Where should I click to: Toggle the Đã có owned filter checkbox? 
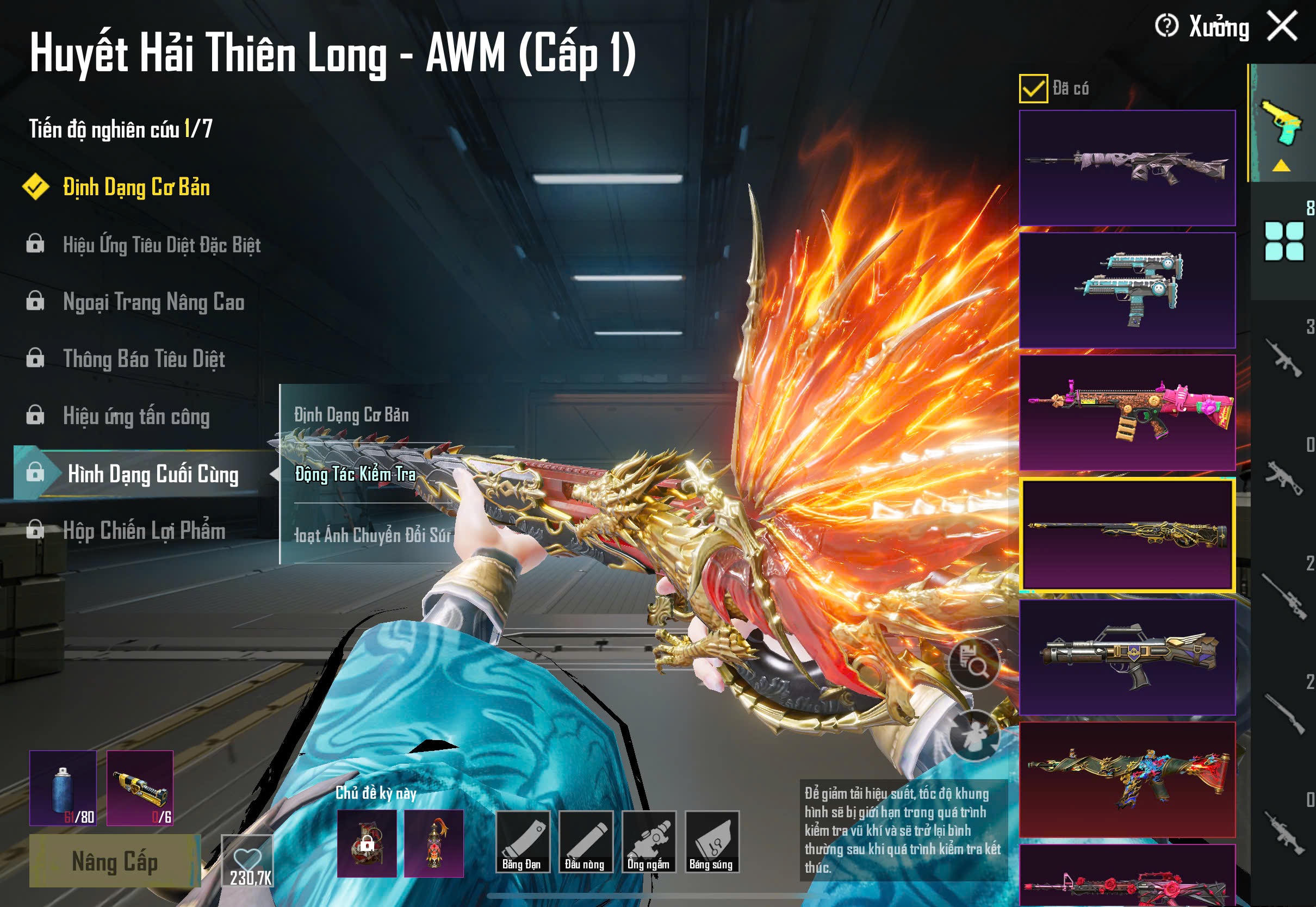[x=1033, y=89]
